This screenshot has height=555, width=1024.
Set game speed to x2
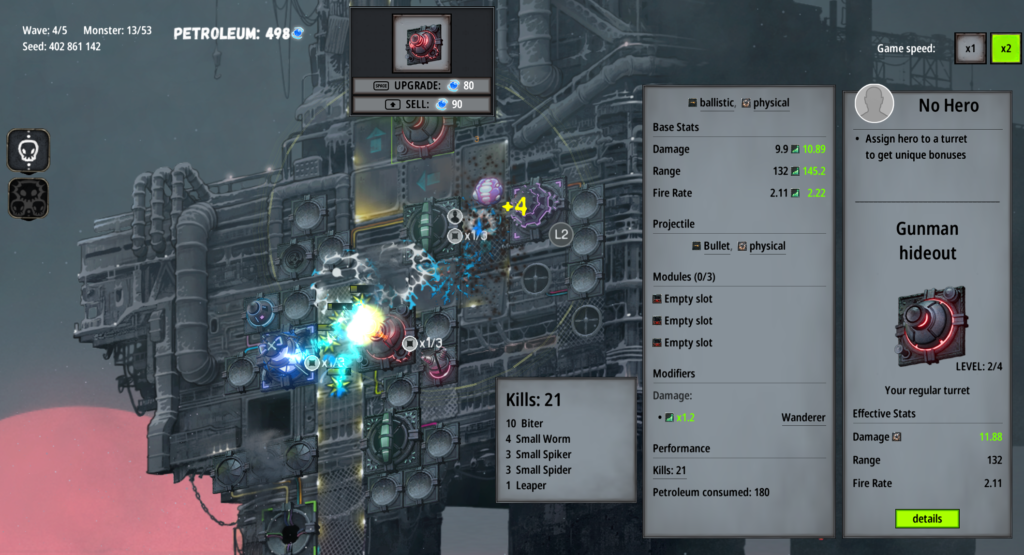[x=1005, y=48]
